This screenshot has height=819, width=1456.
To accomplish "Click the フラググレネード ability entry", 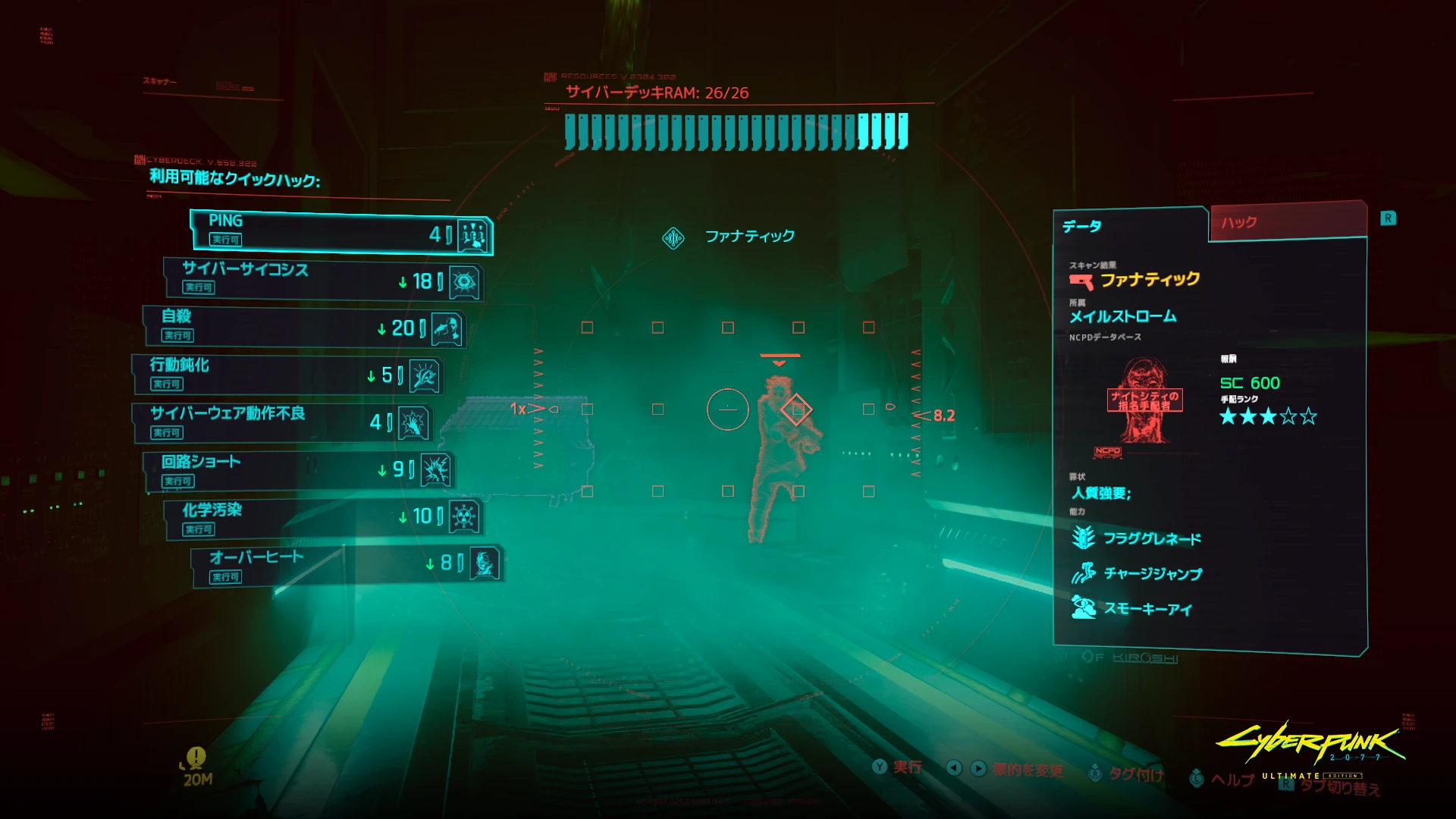I will coord(1151,539).
